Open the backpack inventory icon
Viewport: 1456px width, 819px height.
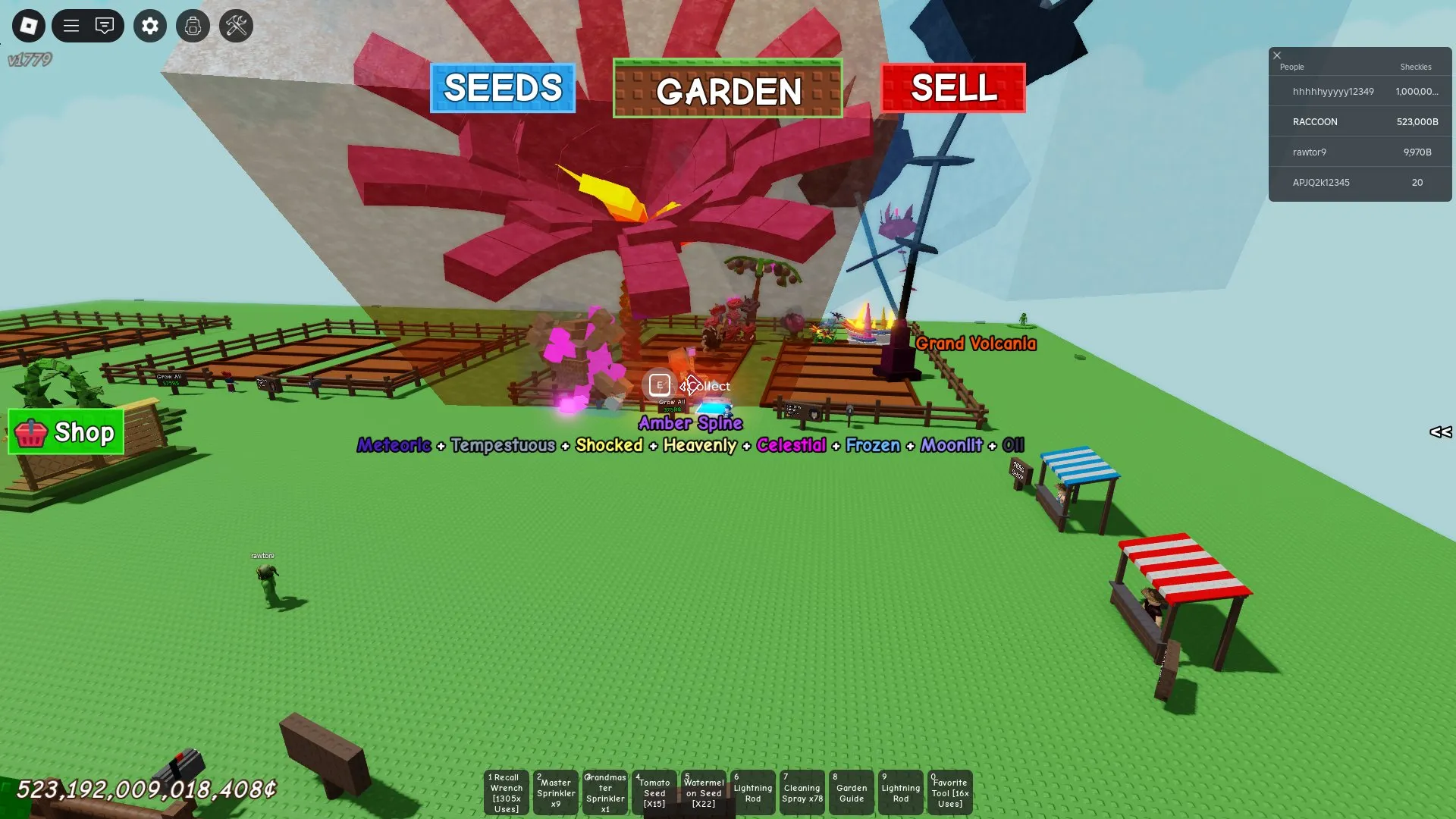click(x=193, y=26)
